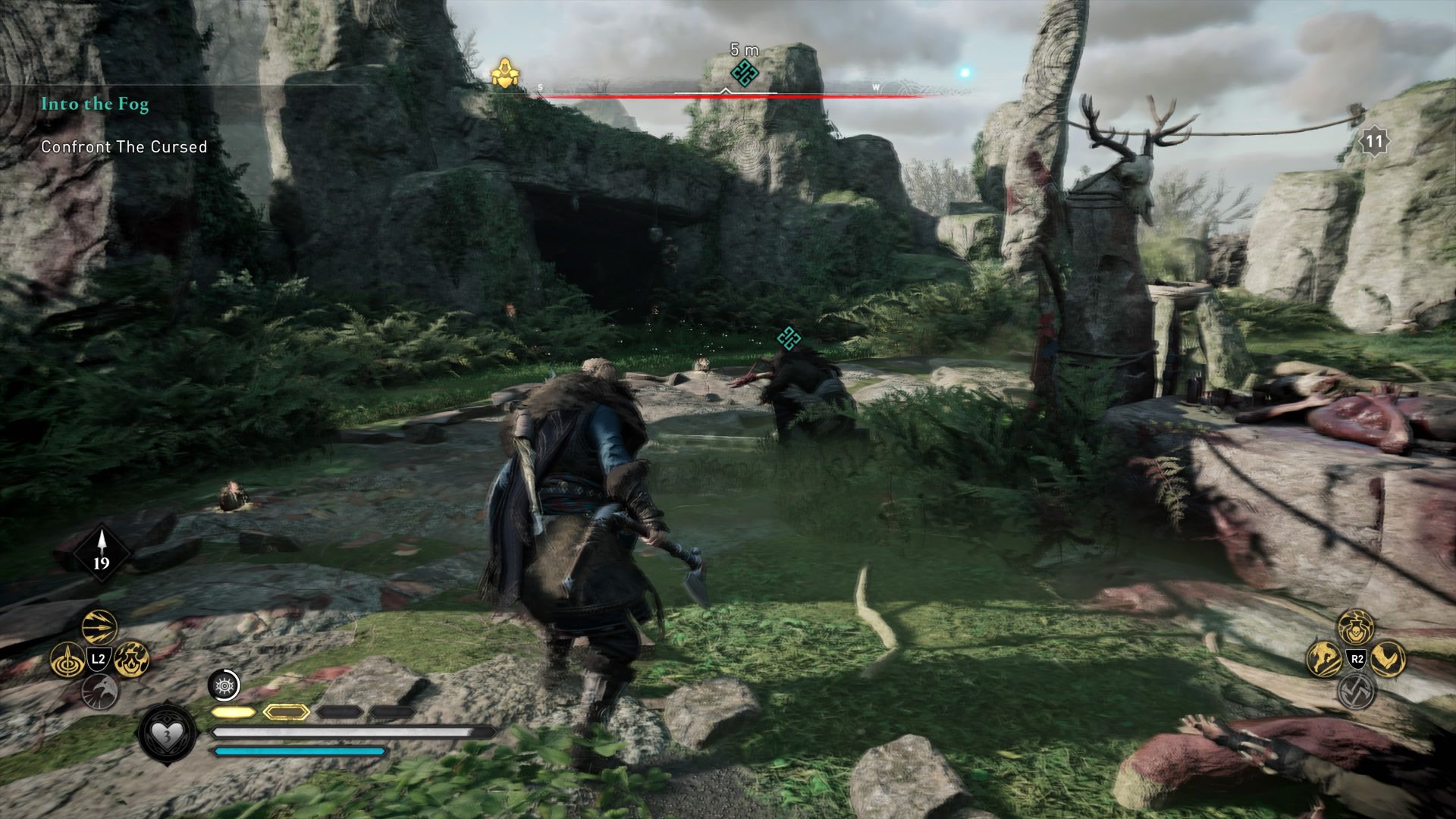Click the poison skull vial melee ability icon
The height and width of the screenshot is (819, 1456).
[x=1354, y=628]
